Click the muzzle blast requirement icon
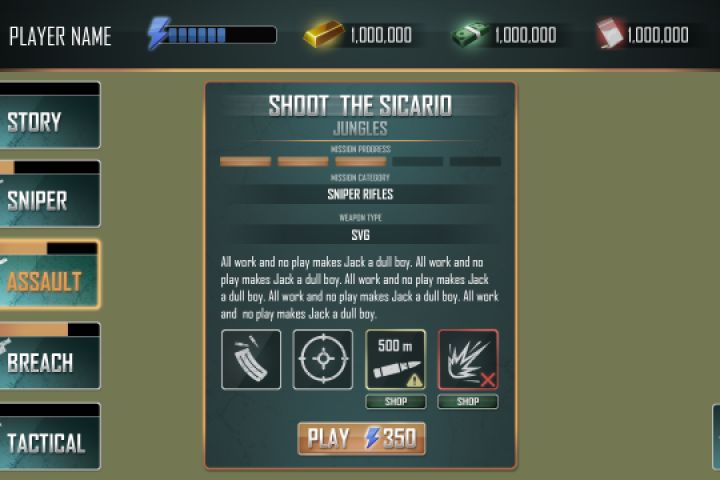The image size is (720, 480). coord(468,359)
